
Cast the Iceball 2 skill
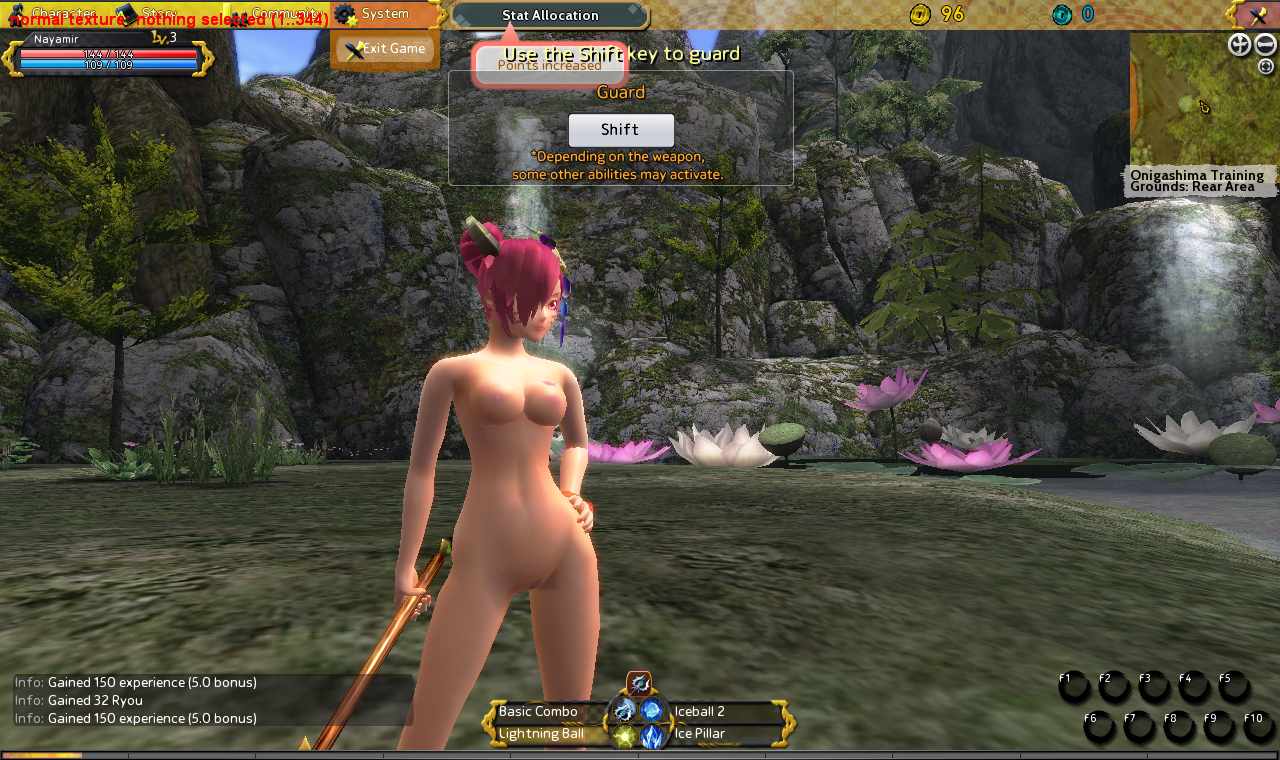(653, 710)
